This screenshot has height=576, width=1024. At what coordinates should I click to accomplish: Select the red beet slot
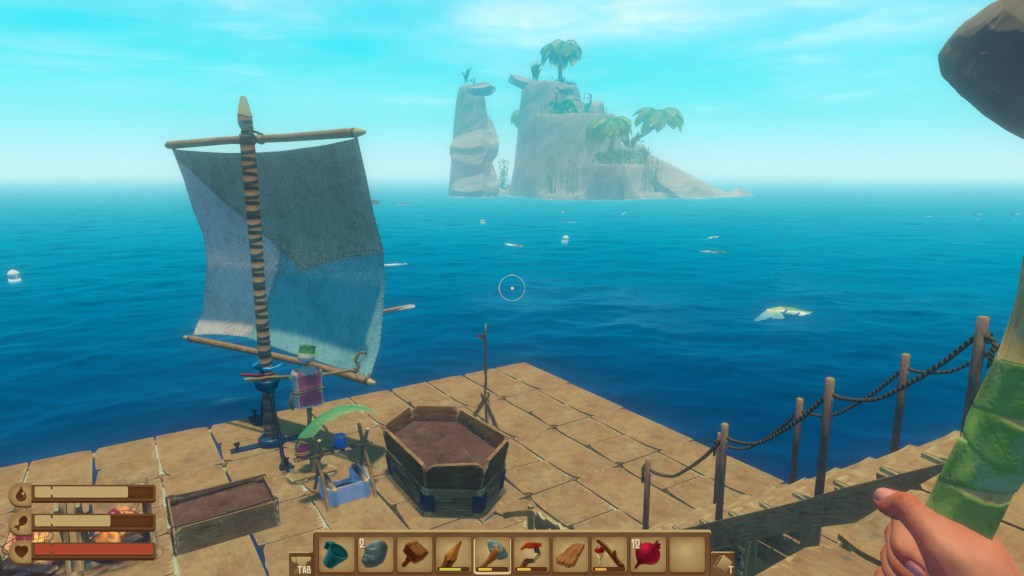(648, 553)
